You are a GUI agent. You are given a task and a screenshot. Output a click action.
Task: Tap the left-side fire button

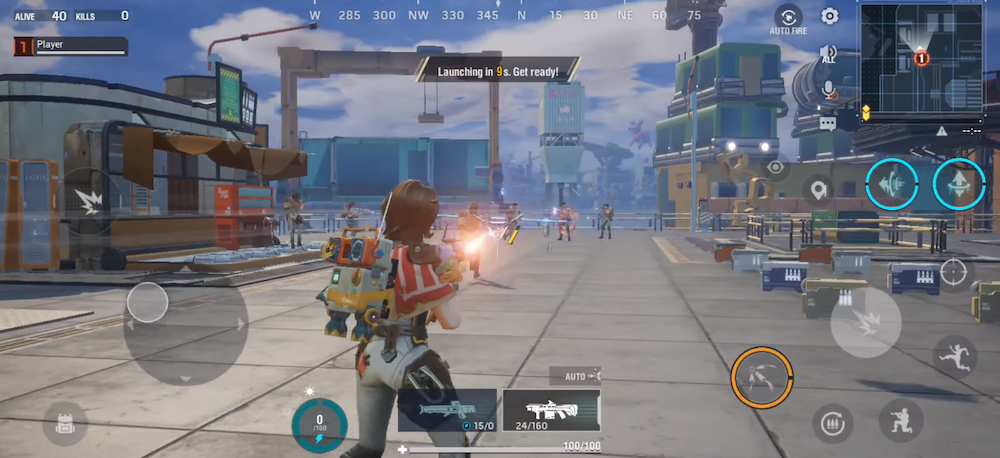[90, 198]
